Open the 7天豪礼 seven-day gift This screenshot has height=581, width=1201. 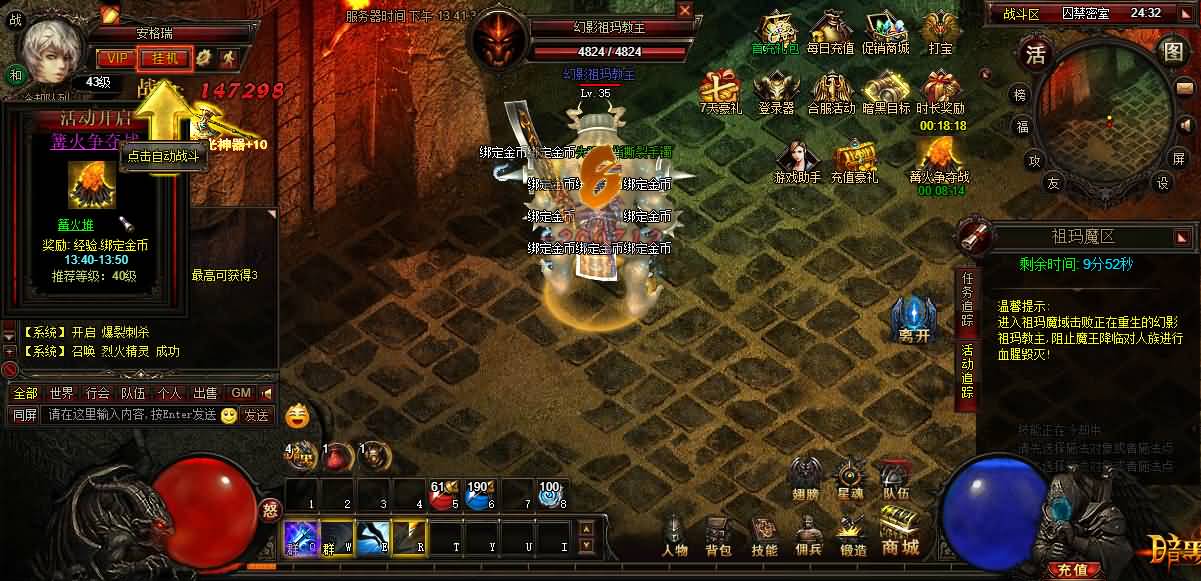718,93
